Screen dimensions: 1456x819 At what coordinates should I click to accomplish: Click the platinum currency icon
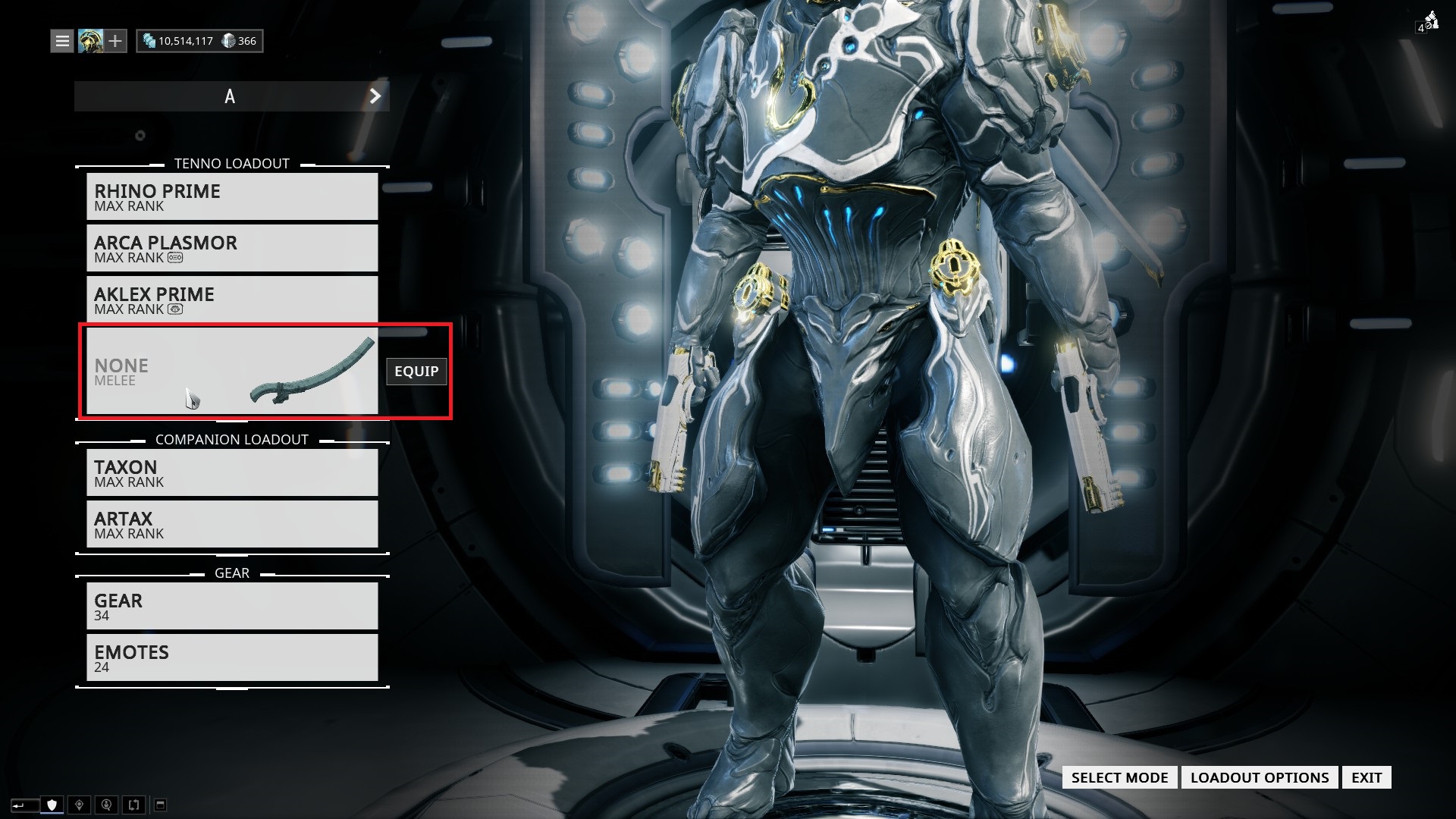(227, 41)
